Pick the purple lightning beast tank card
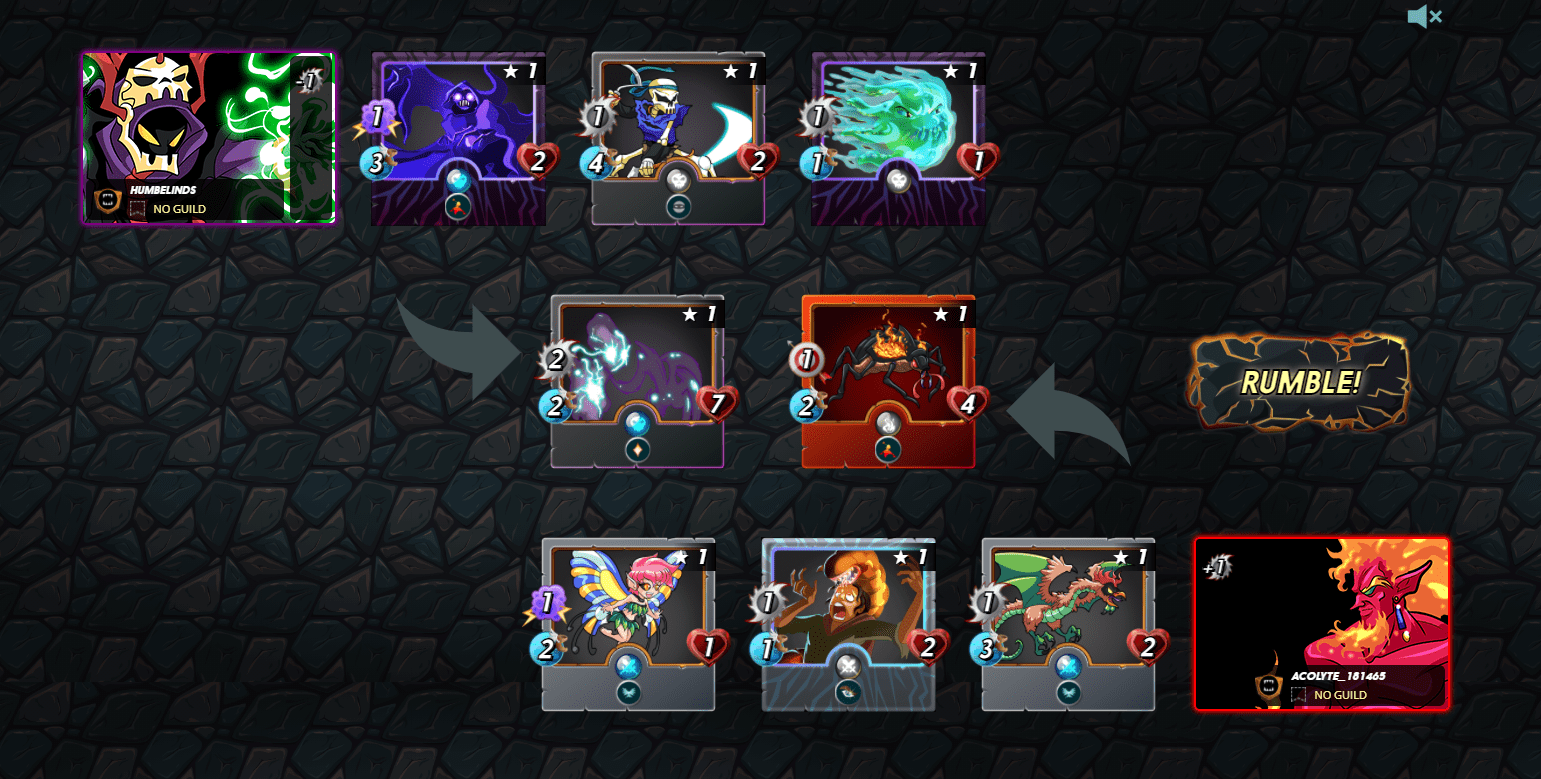Viewport: 1541px width, 779px height. click(x=637, y=381)
